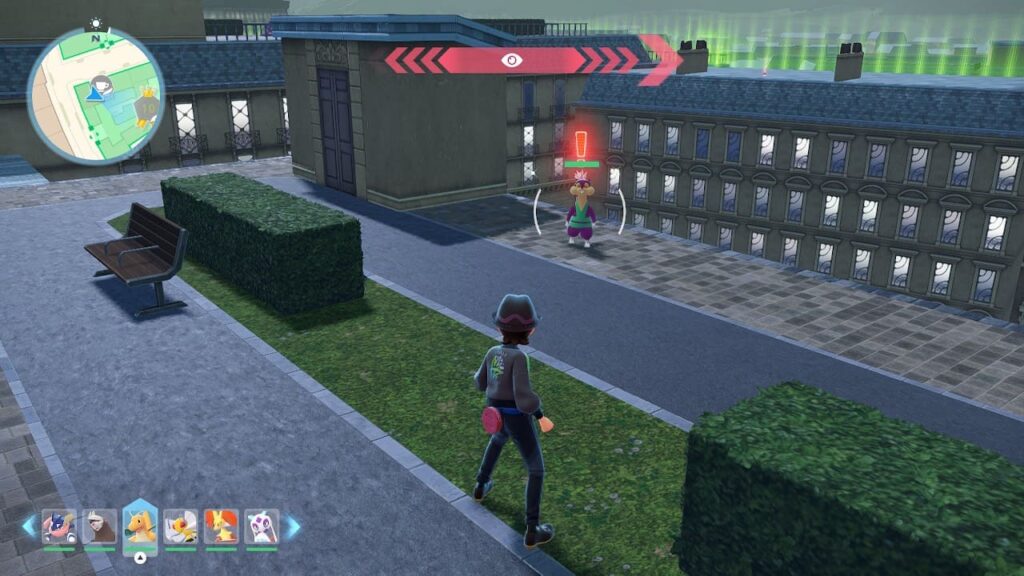
Task: Click the café cup marker on minimap
Action: pyautogui.click(x=101, y=83)
